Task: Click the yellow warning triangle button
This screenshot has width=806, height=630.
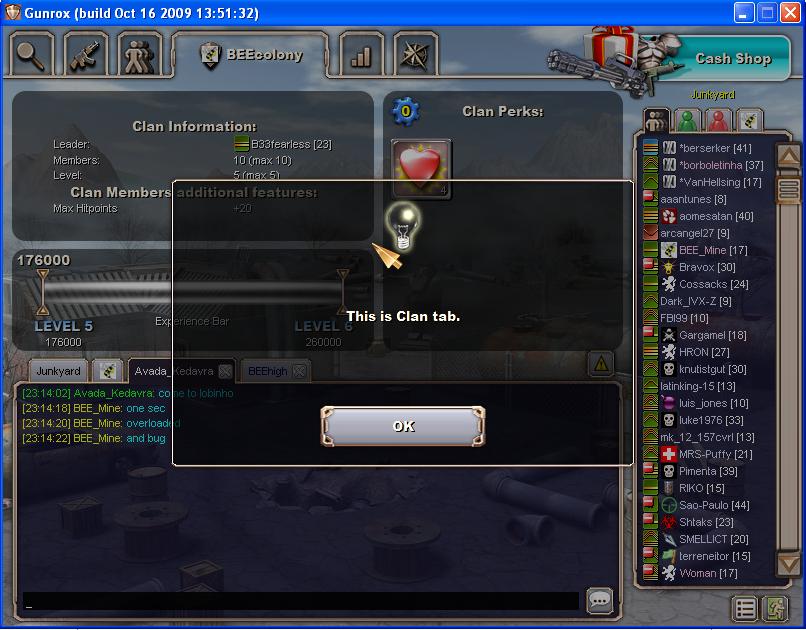Action: [600, 363]
